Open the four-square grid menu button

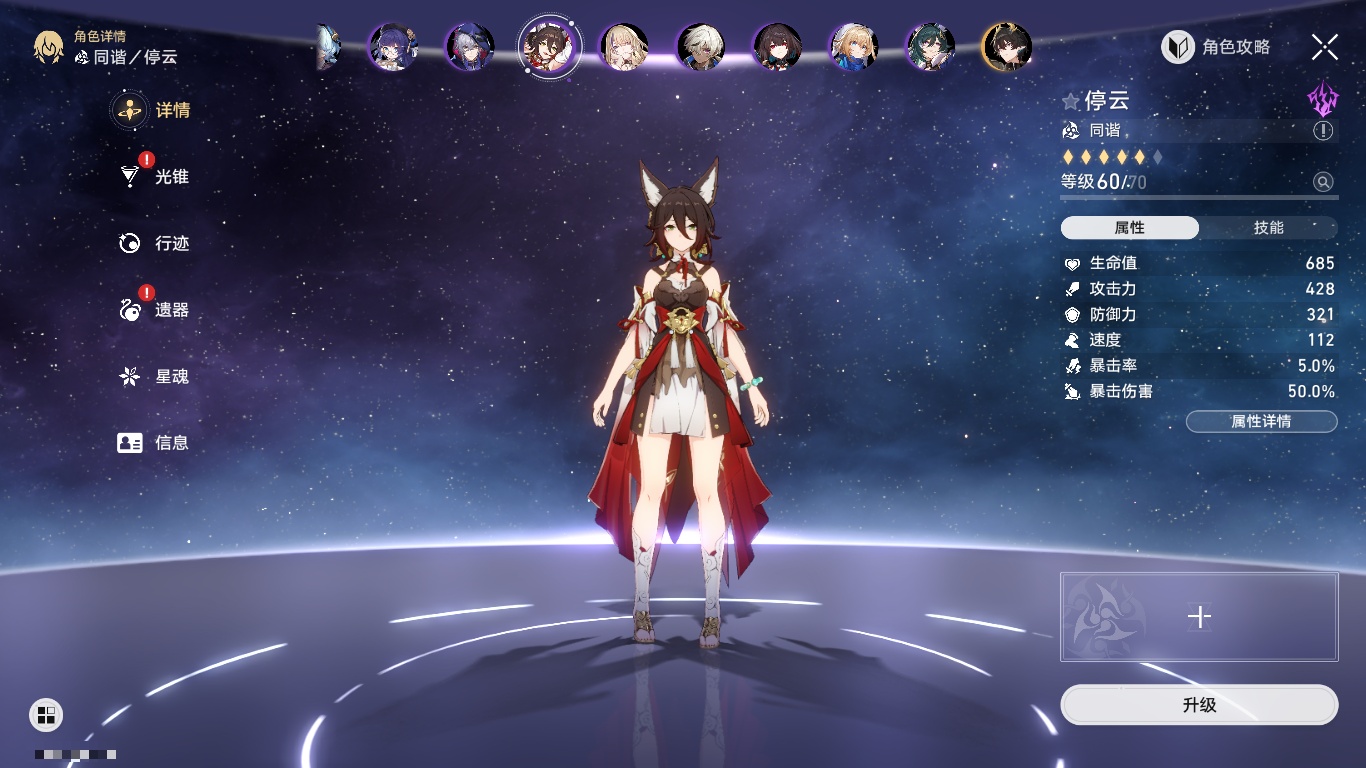(46, 714)
